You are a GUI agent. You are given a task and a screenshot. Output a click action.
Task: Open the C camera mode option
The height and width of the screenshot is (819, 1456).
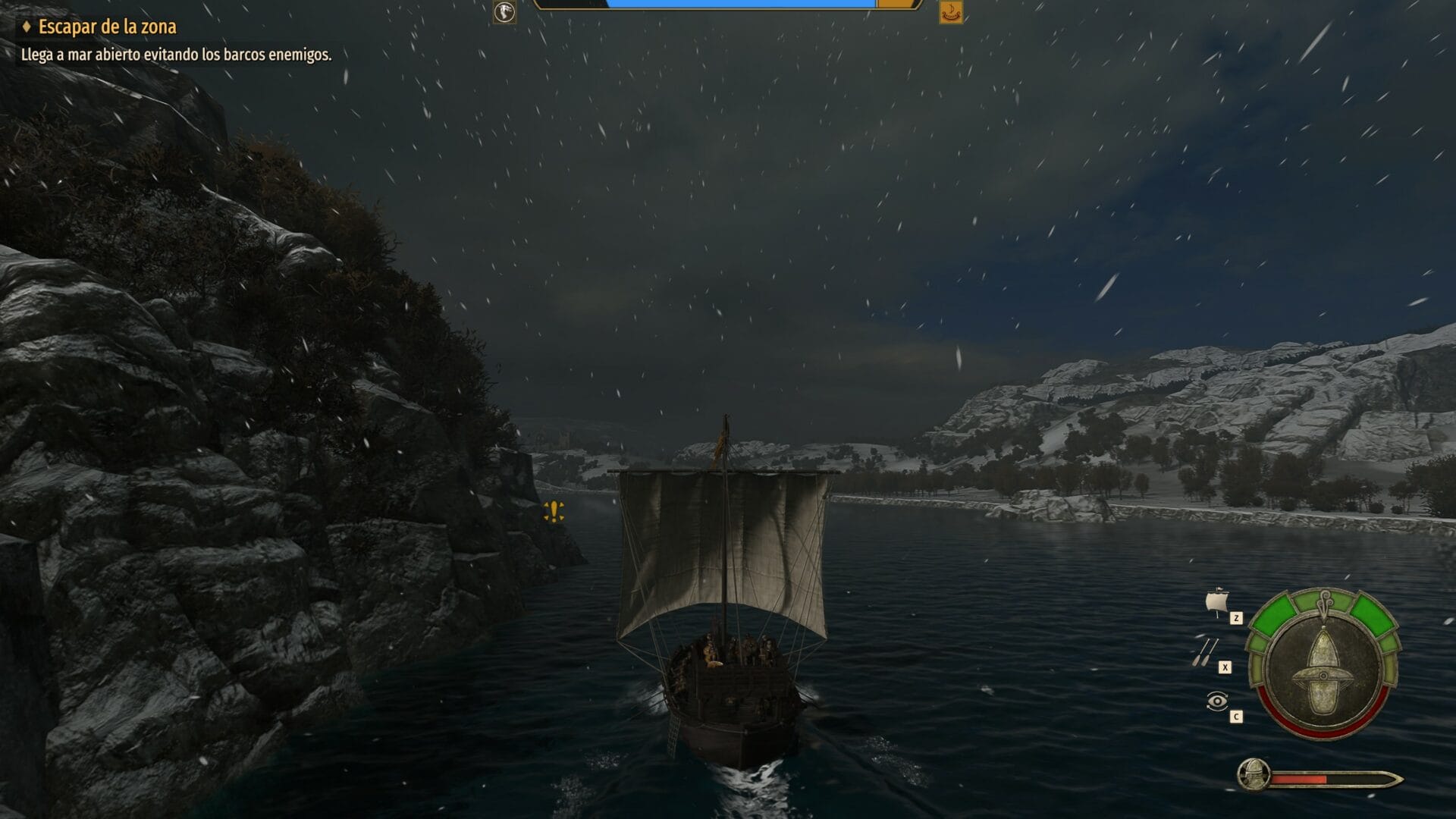[1236, 716]
